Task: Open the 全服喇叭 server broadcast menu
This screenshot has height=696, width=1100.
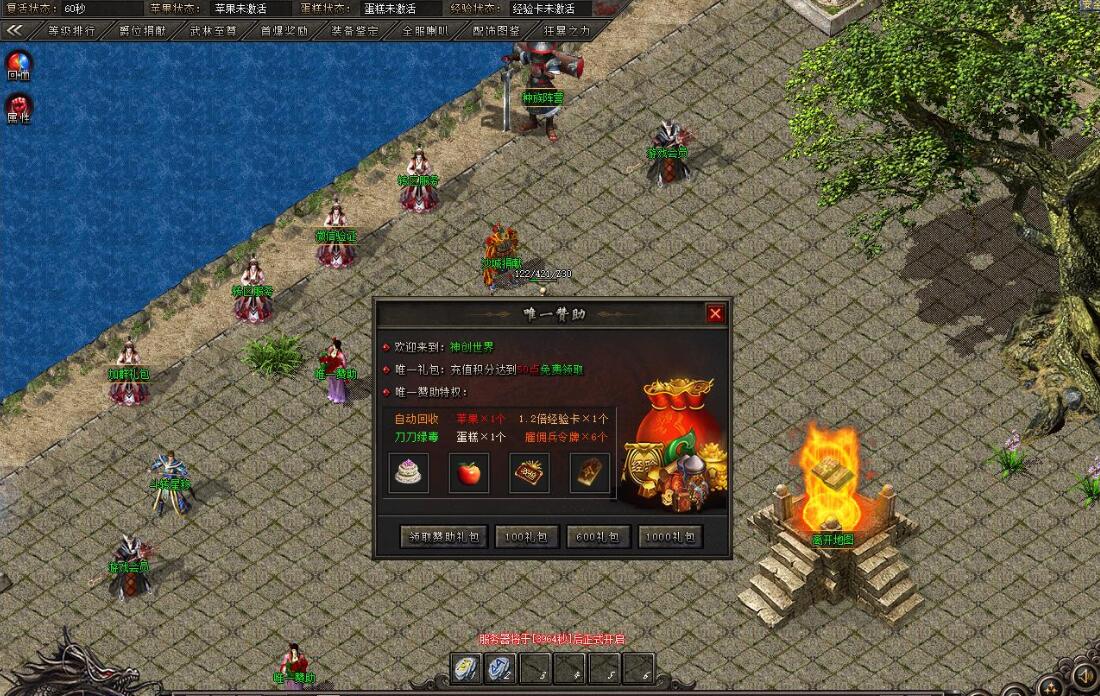Action: pos(426,30)
